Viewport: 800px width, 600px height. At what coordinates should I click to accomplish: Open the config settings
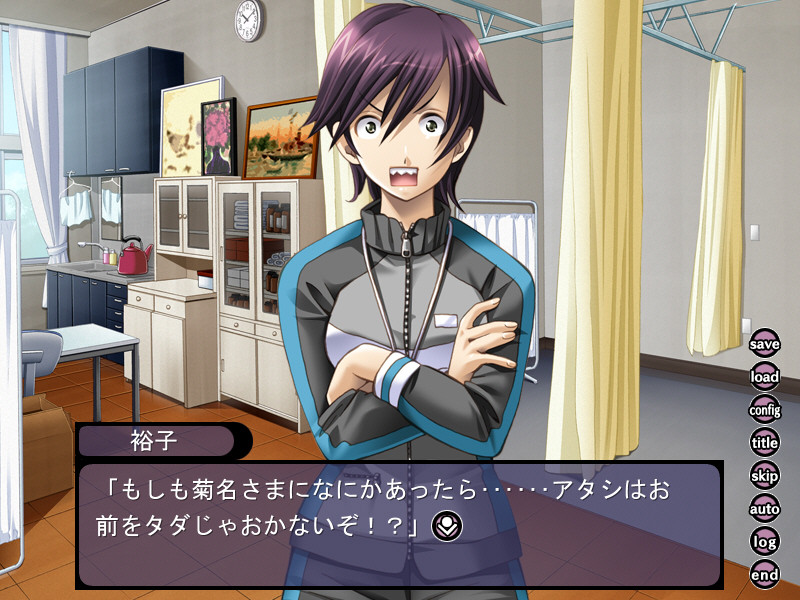765,409
